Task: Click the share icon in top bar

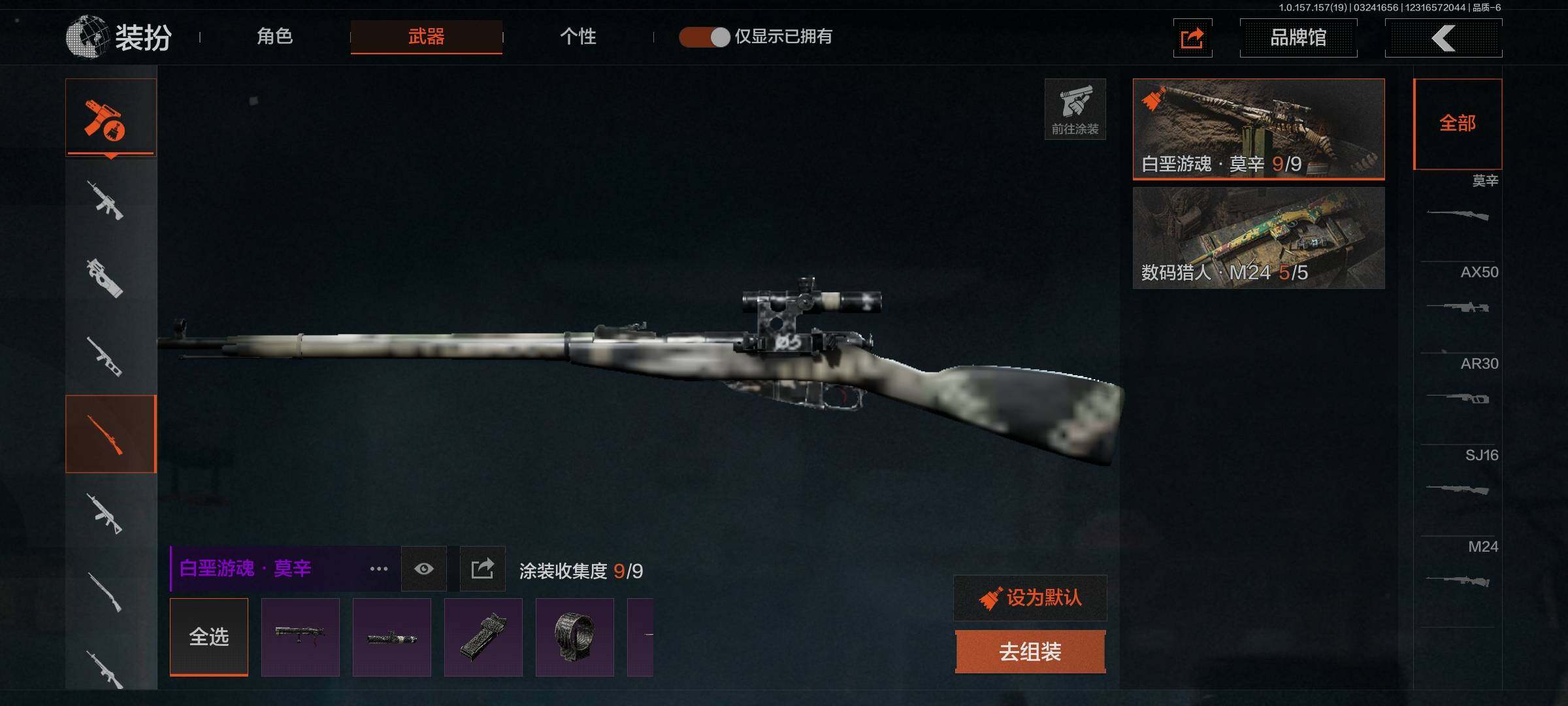Action: [1192, 38]
